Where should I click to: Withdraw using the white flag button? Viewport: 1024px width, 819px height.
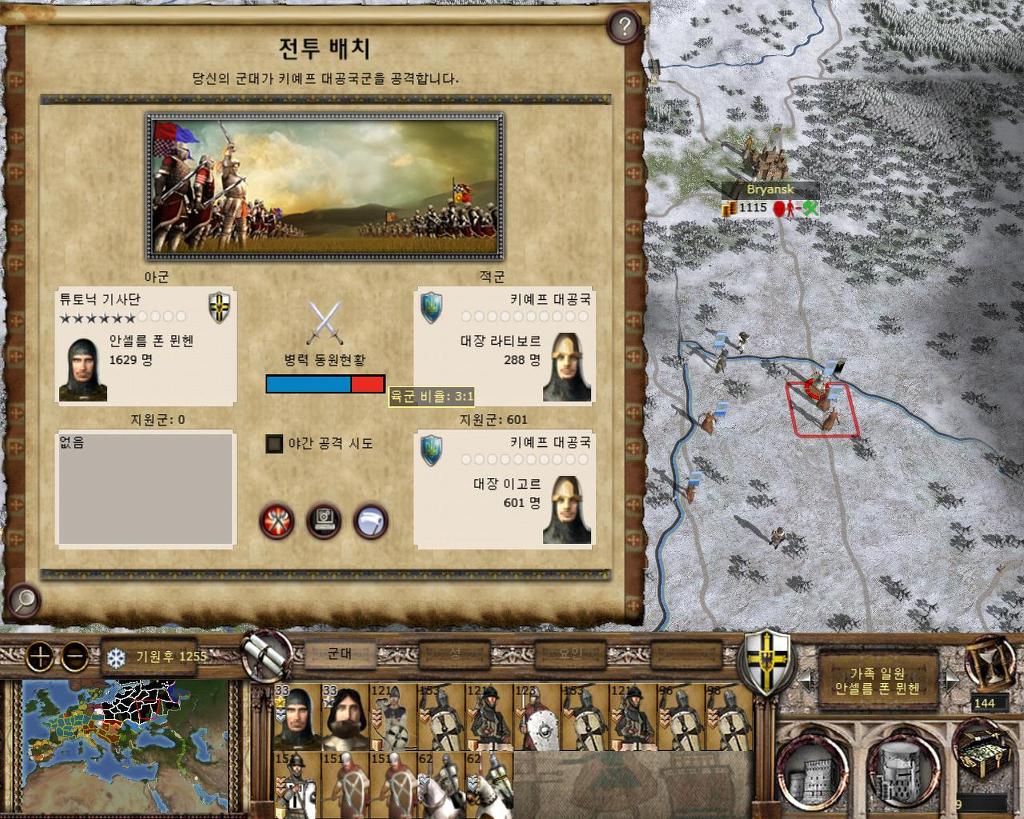[x=371, y=521]
